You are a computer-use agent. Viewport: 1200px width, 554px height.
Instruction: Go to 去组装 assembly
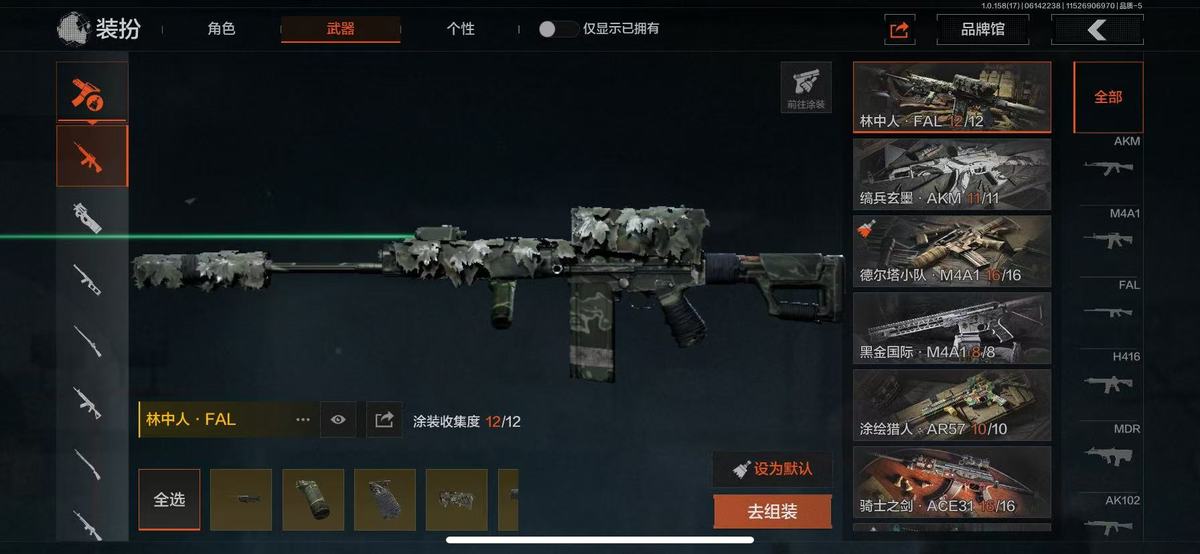point(772,512)
